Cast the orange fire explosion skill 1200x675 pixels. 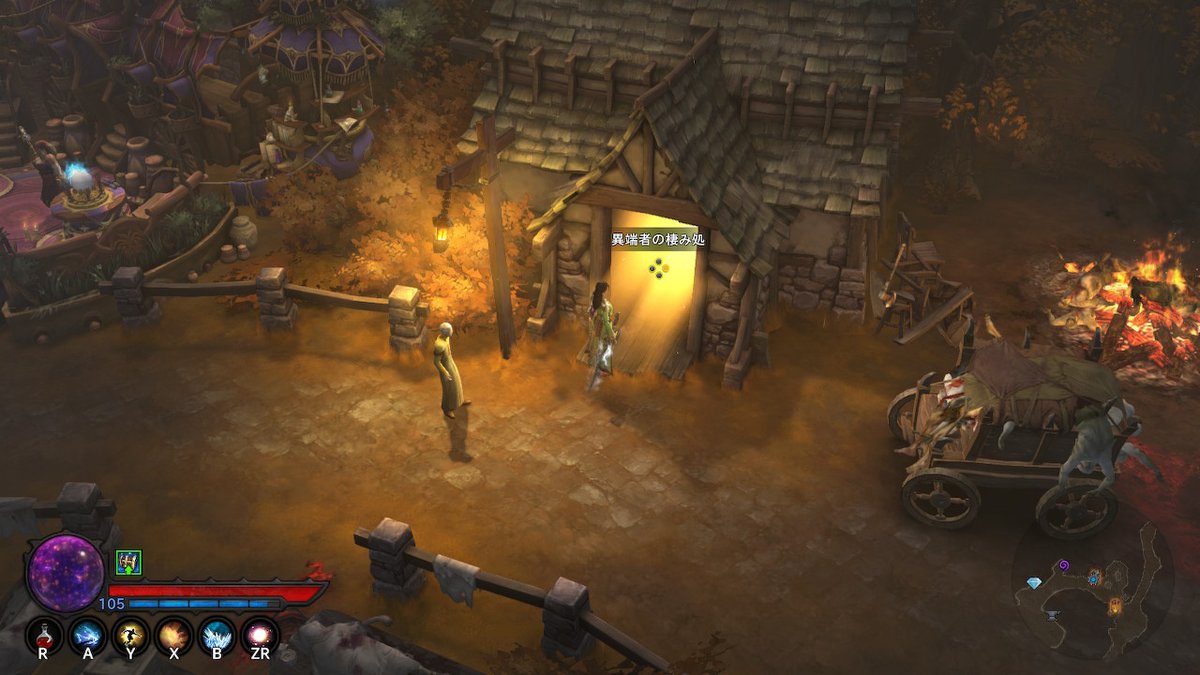(174, 634)
